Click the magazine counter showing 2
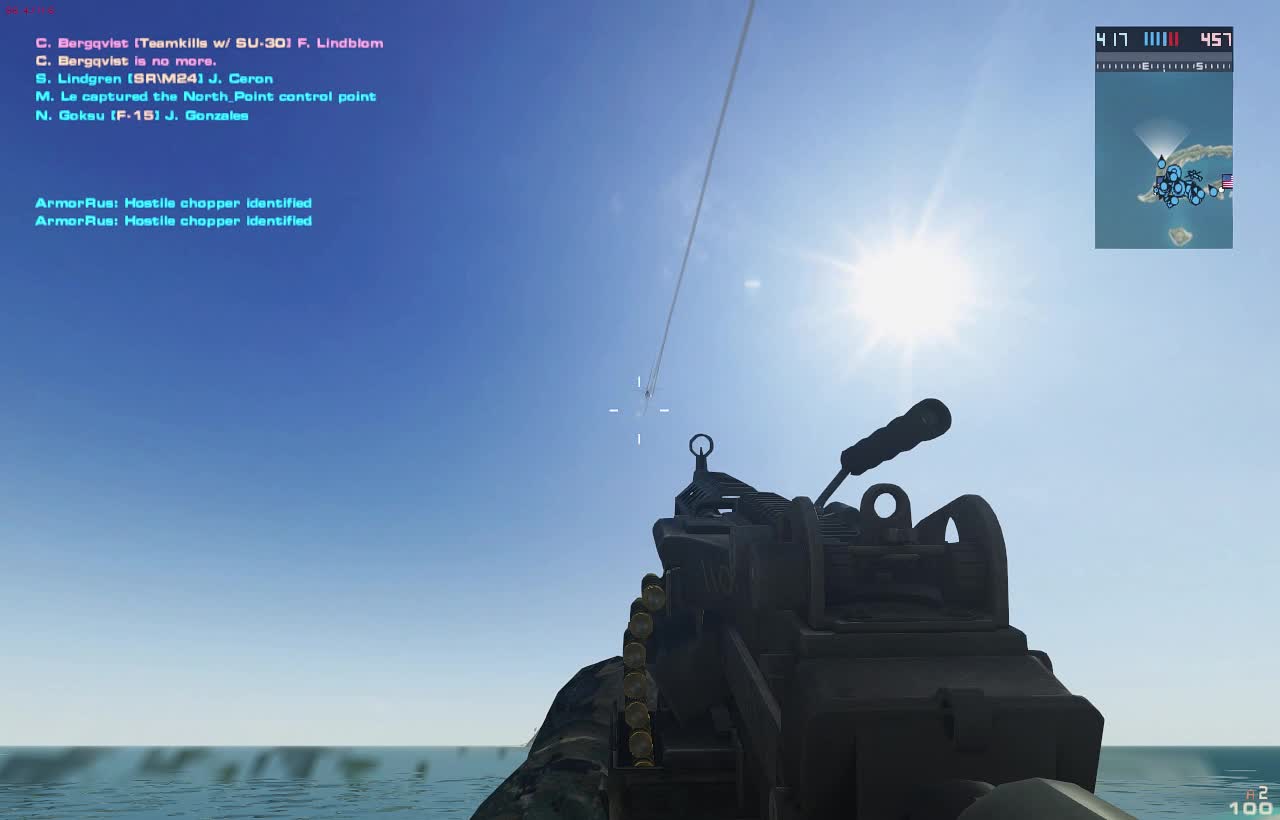 [1263, 792]
